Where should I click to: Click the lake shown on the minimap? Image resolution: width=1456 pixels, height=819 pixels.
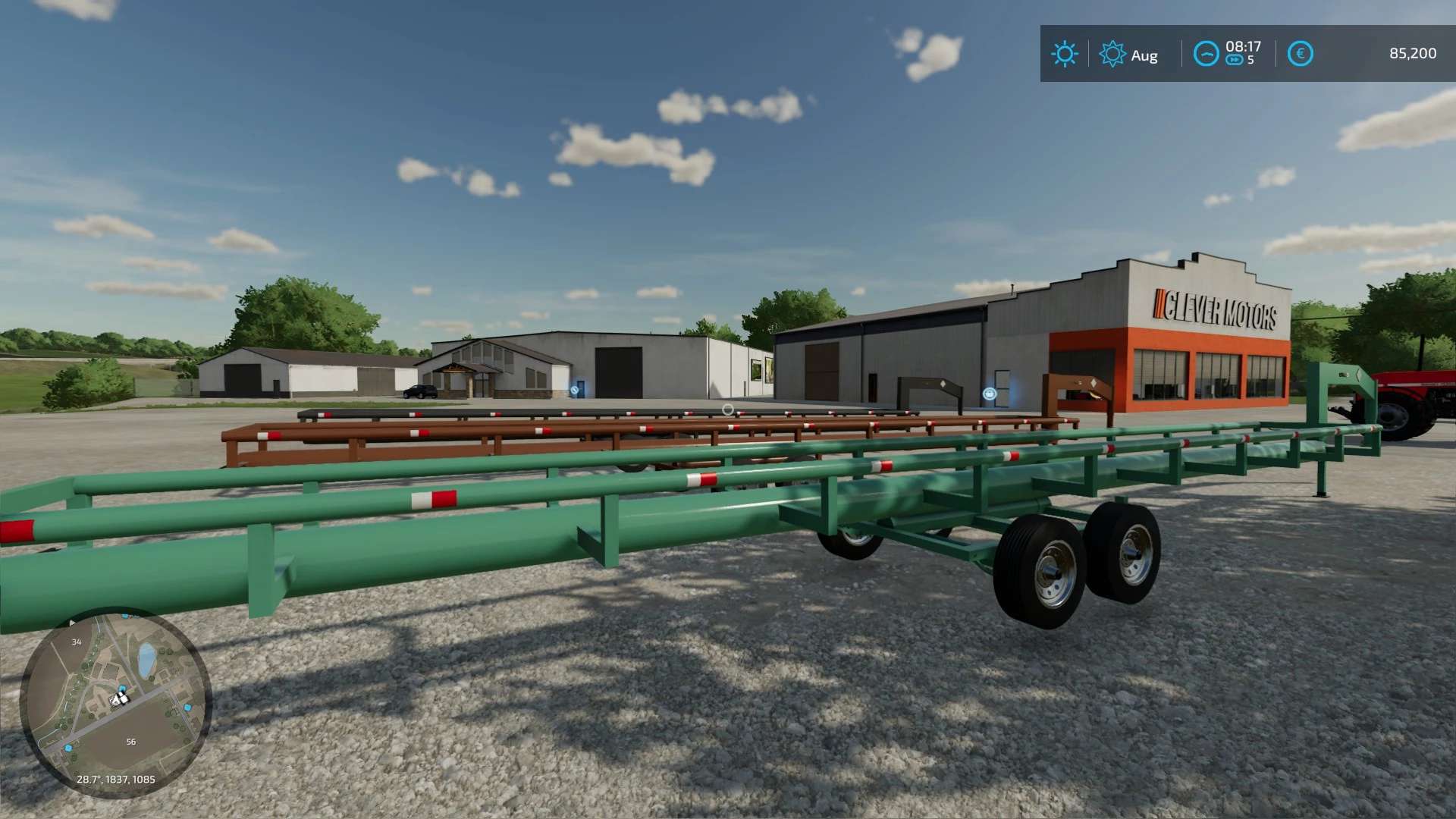[146, 660]
